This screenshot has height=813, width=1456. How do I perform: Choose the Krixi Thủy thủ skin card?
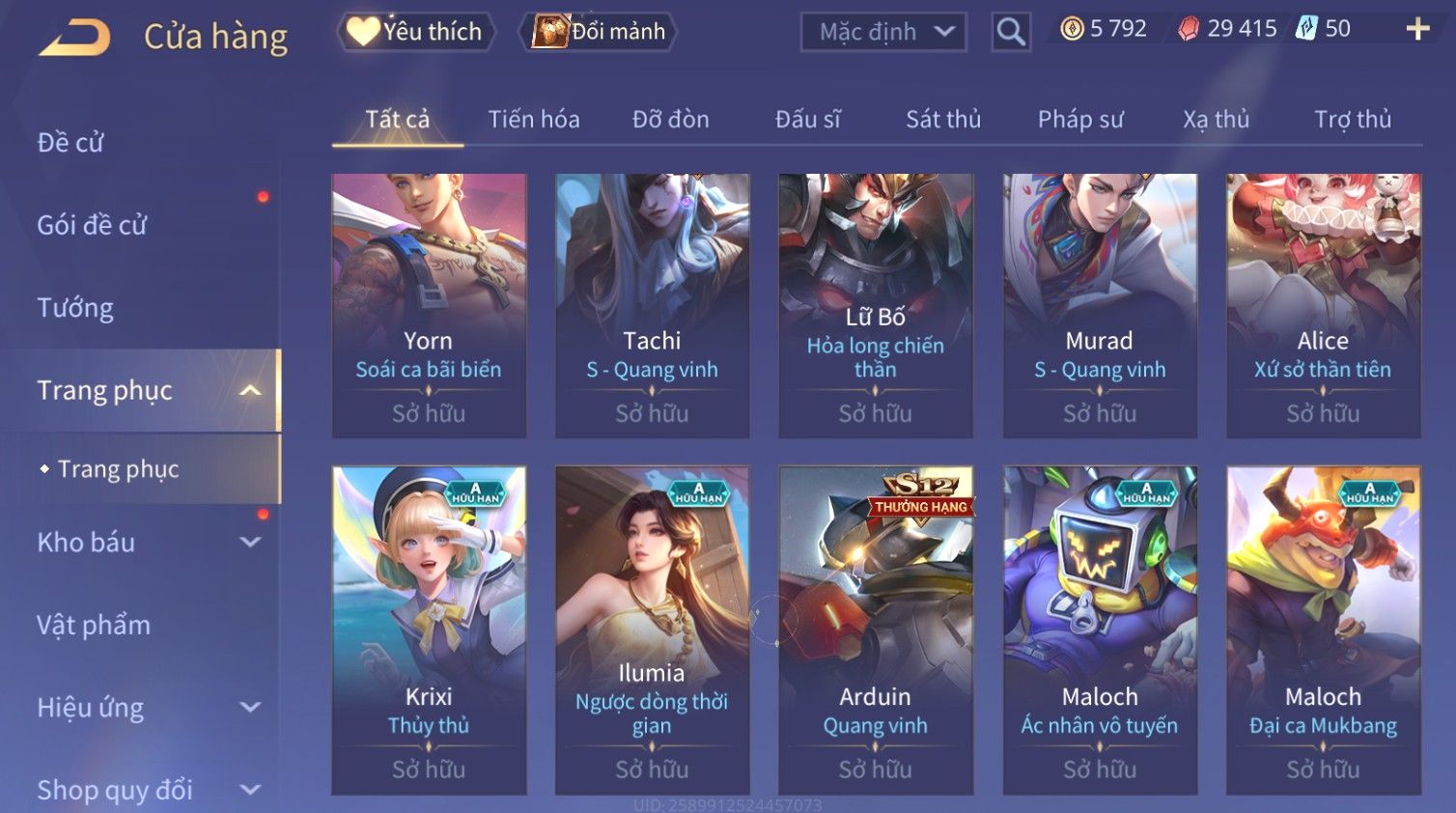coord(429,630)
